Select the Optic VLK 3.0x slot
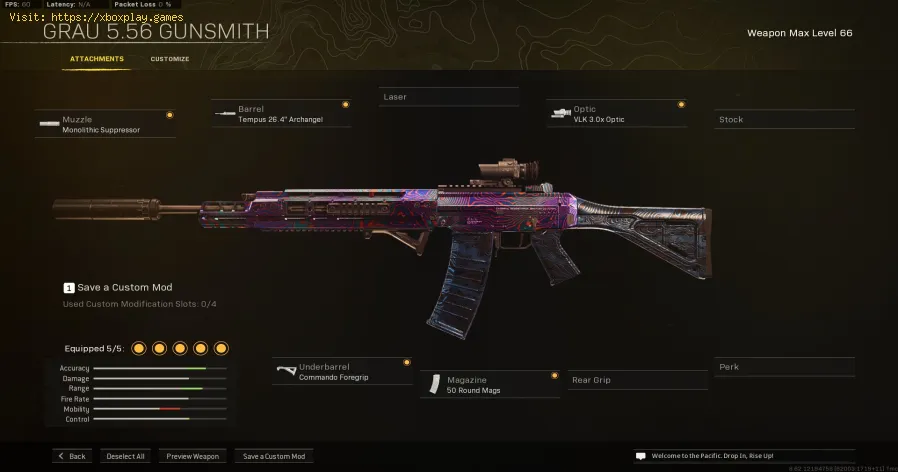This screenshot has width=898, height=472. (617, 113)
